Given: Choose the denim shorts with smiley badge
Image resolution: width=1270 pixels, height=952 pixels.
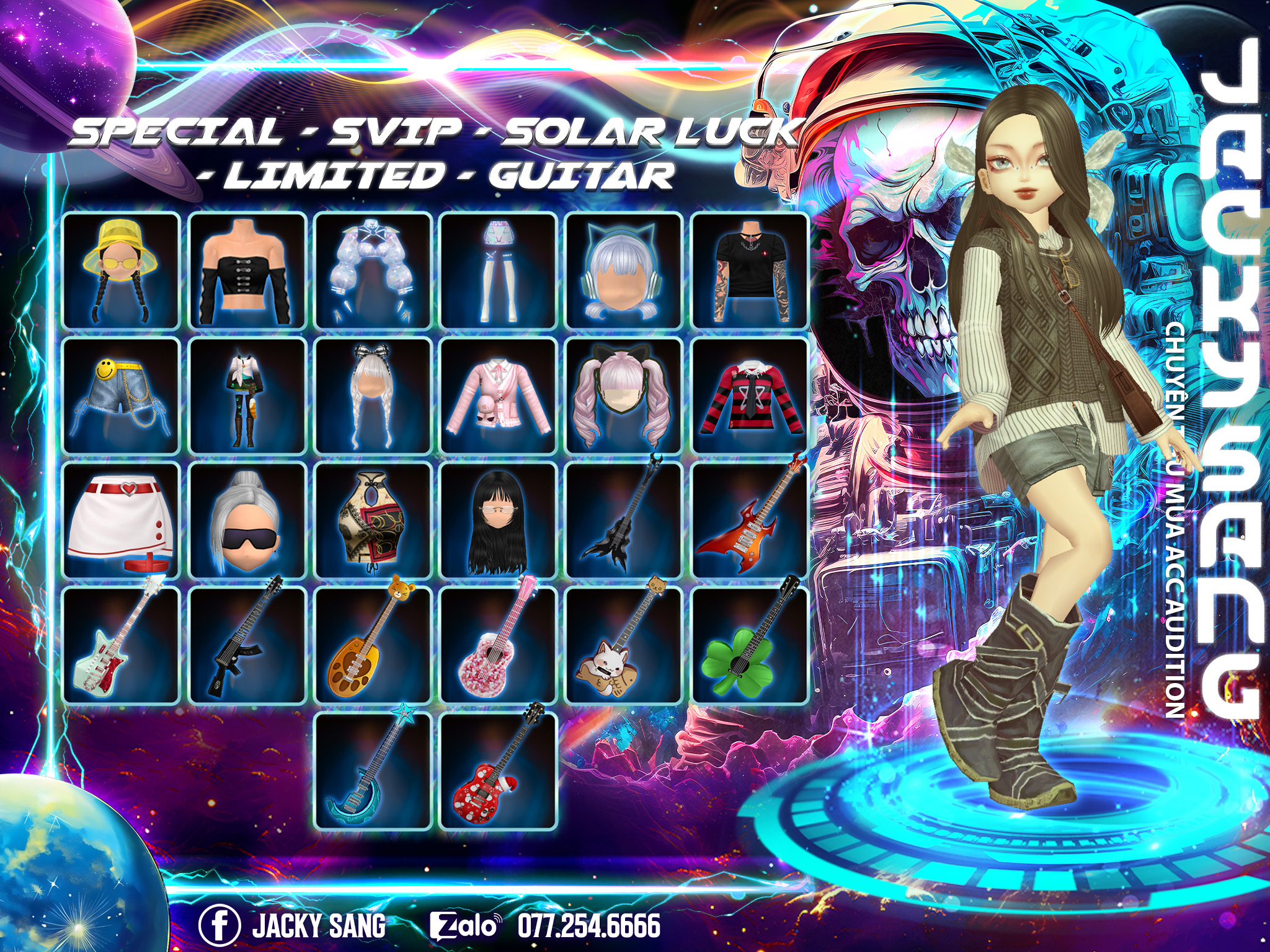Looking at the screenshot, I should (x=122, y=395).
